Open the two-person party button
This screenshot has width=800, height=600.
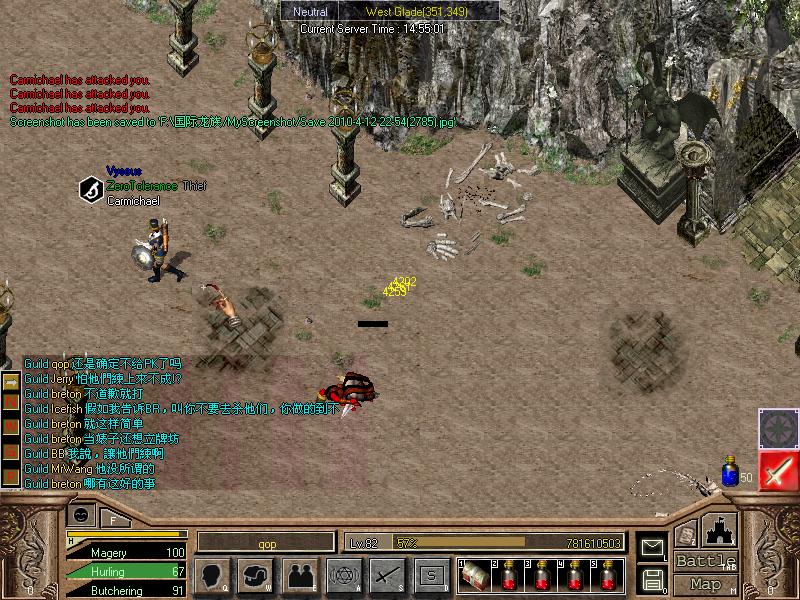click(299, 575)
